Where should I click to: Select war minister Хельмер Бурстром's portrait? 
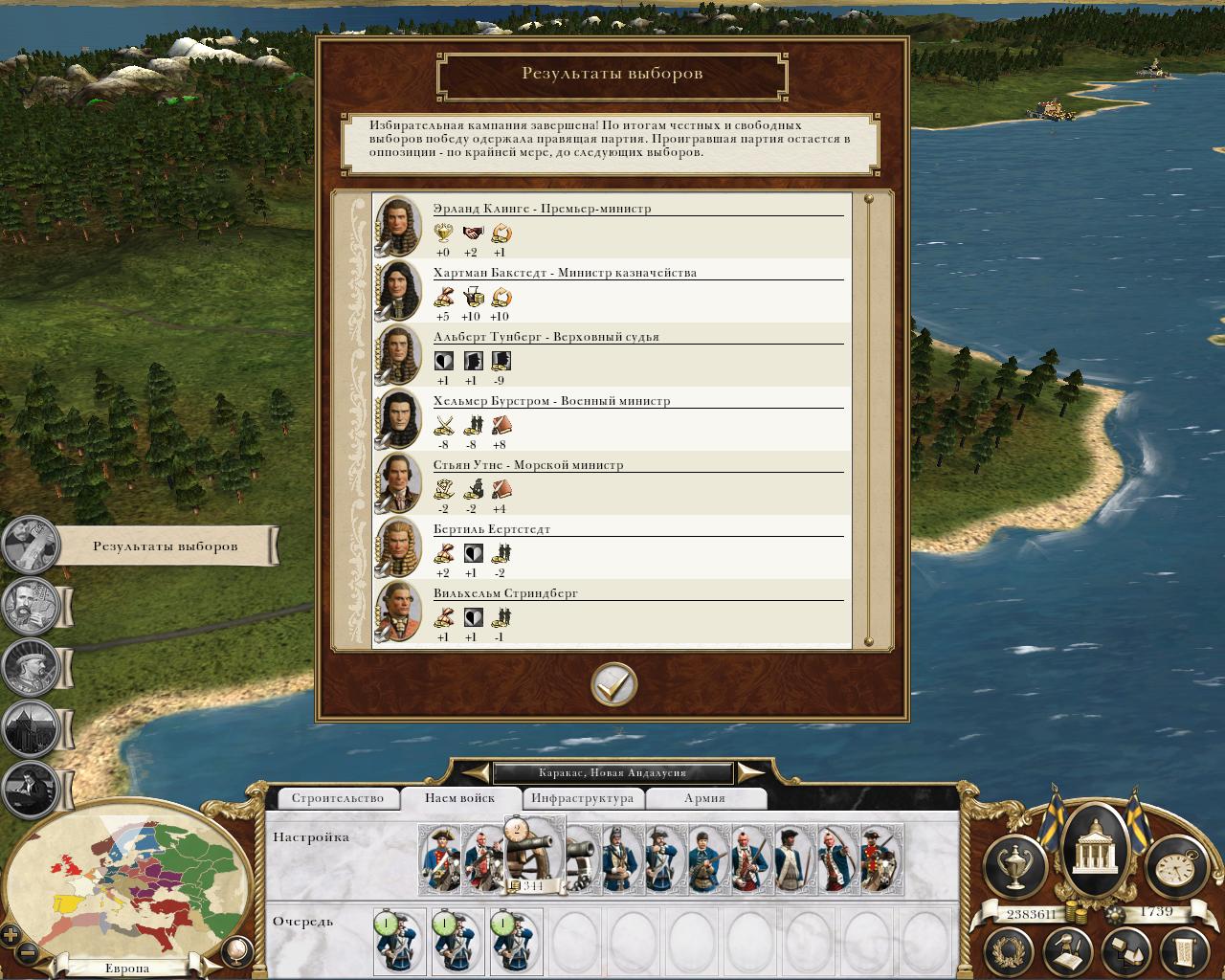[x=398, y=419]
